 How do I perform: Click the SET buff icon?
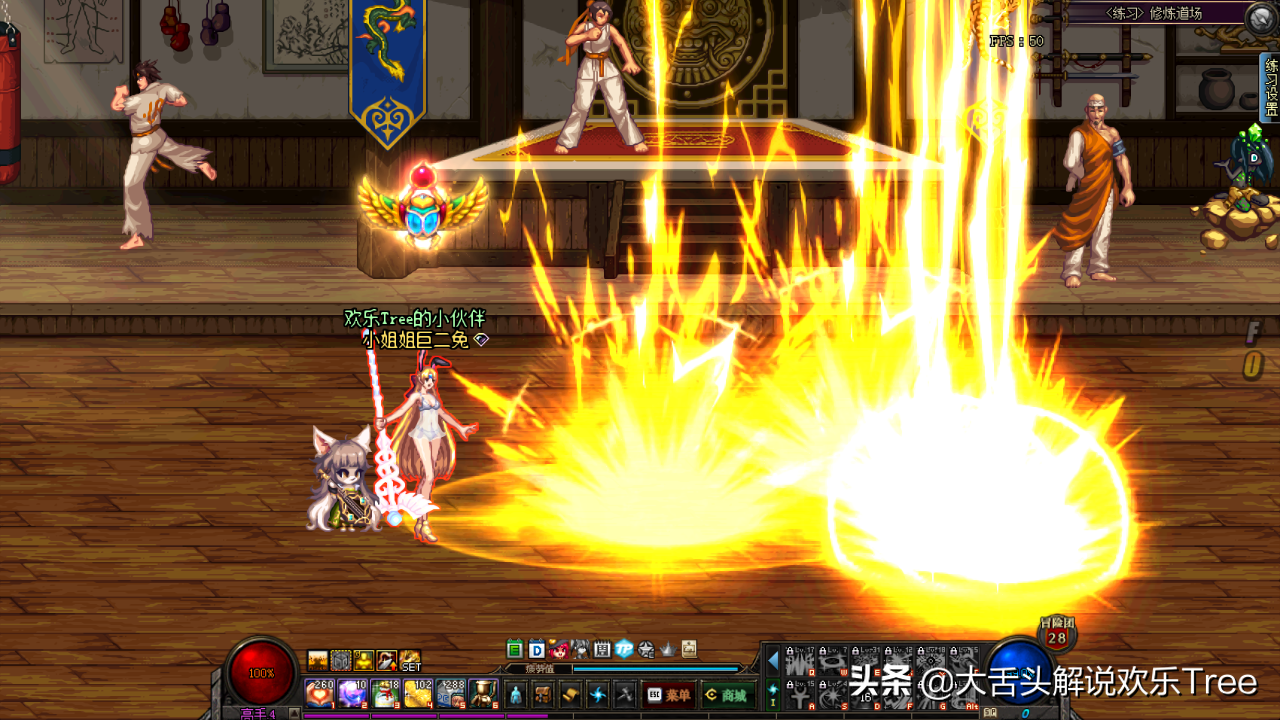pos(410,661)
